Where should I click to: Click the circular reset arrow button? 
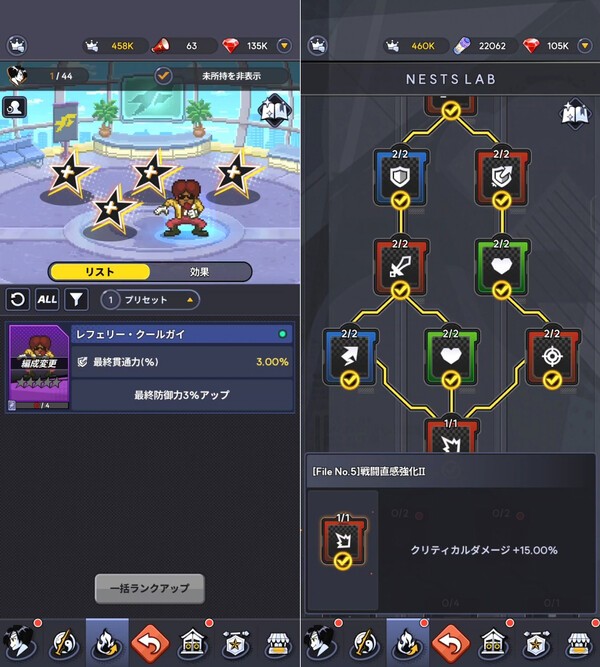point(18,299)
